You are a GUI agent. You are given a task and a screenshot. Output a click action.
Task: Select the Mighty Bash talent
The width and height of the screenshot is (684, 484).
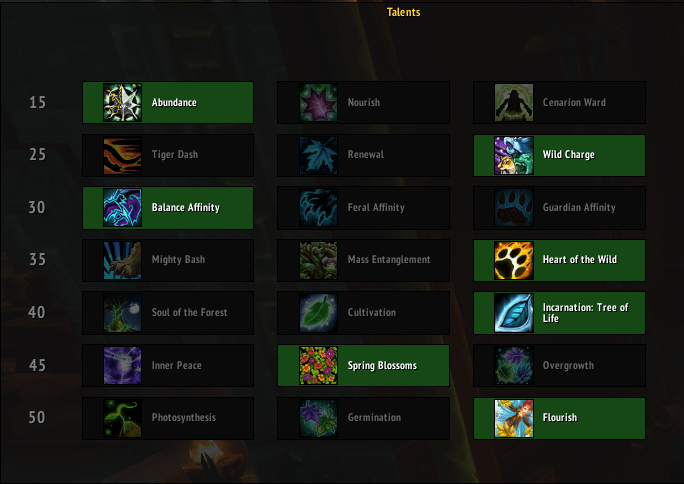point(168,260)
